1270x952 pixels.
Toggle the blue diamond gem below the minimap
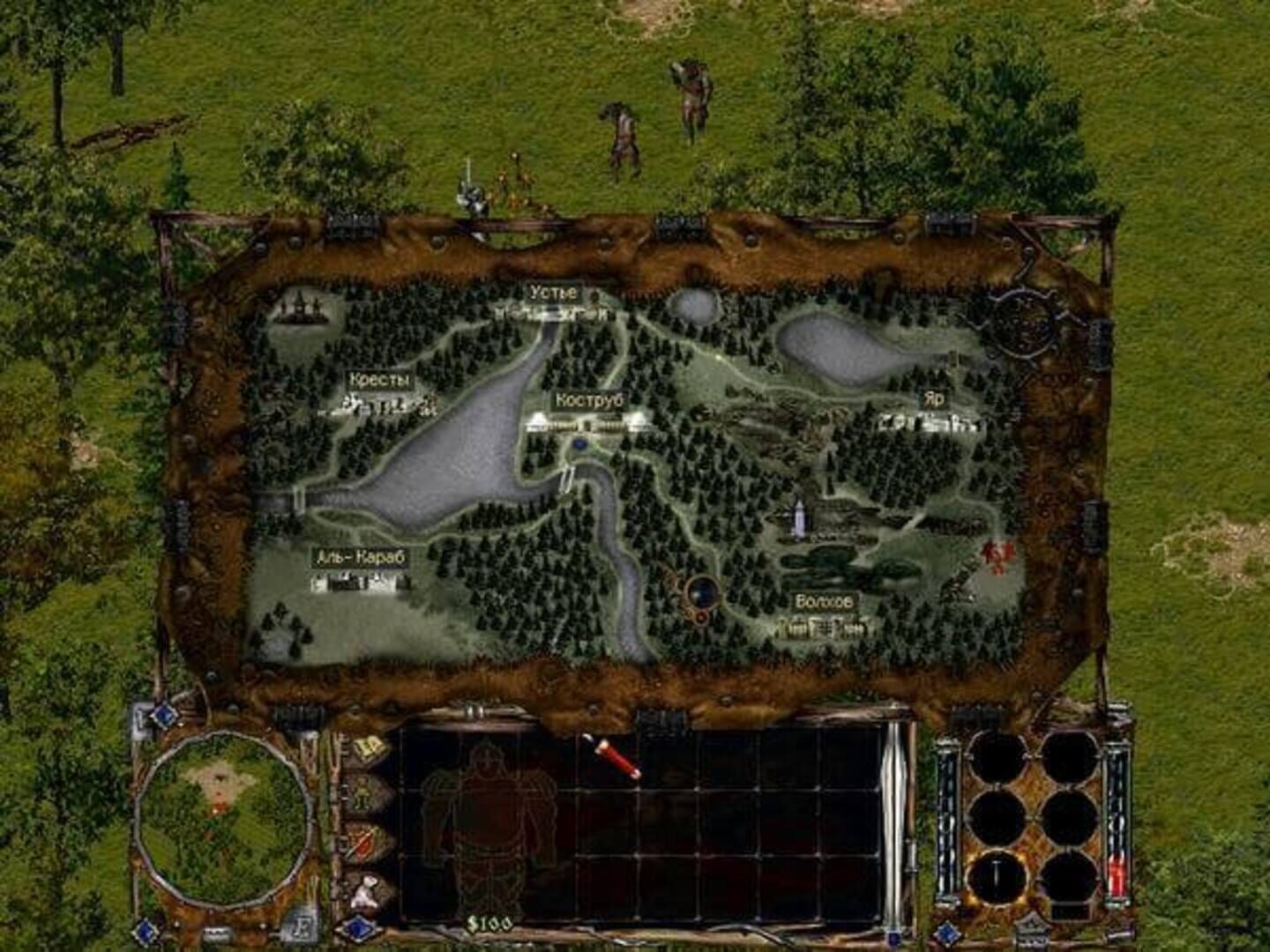[x=145, y=932]
